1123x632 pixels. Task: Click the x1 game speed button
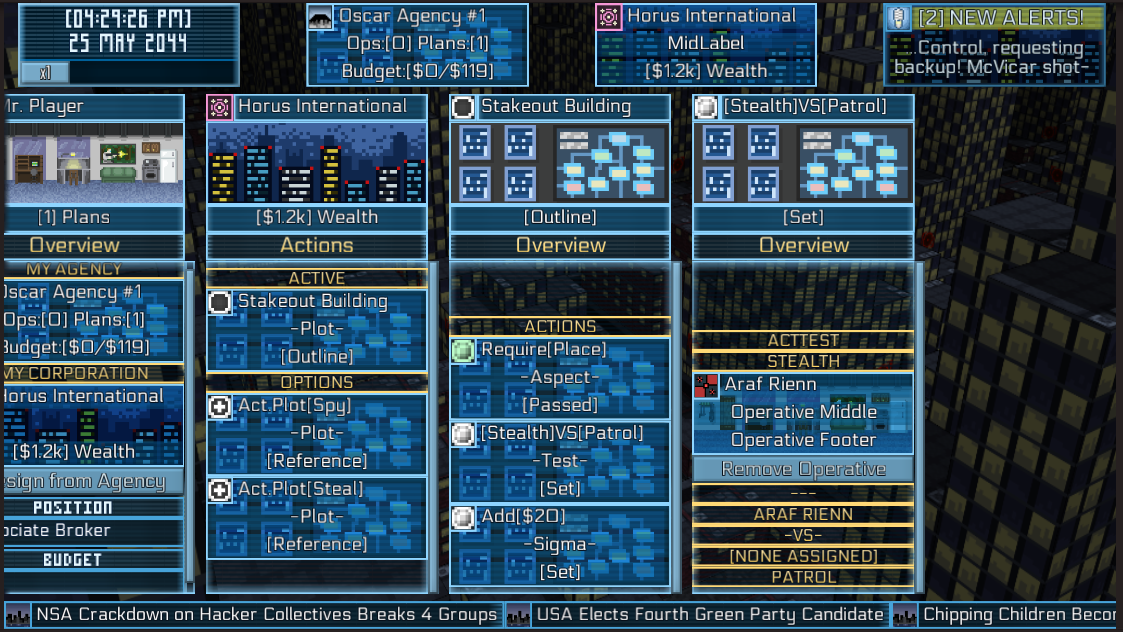pyautogui.click(x=45, y=73)
